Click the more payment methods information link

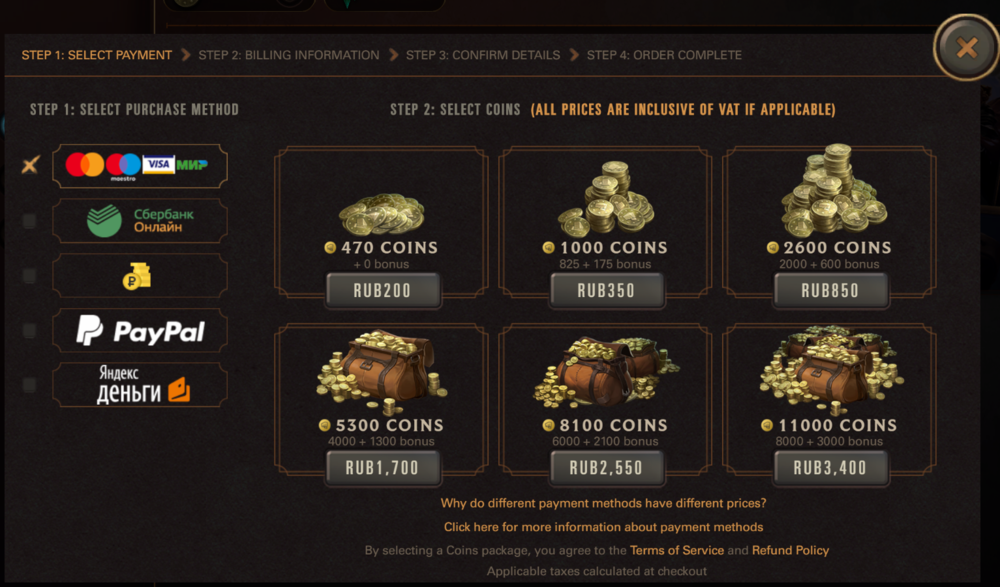(603, 527)
